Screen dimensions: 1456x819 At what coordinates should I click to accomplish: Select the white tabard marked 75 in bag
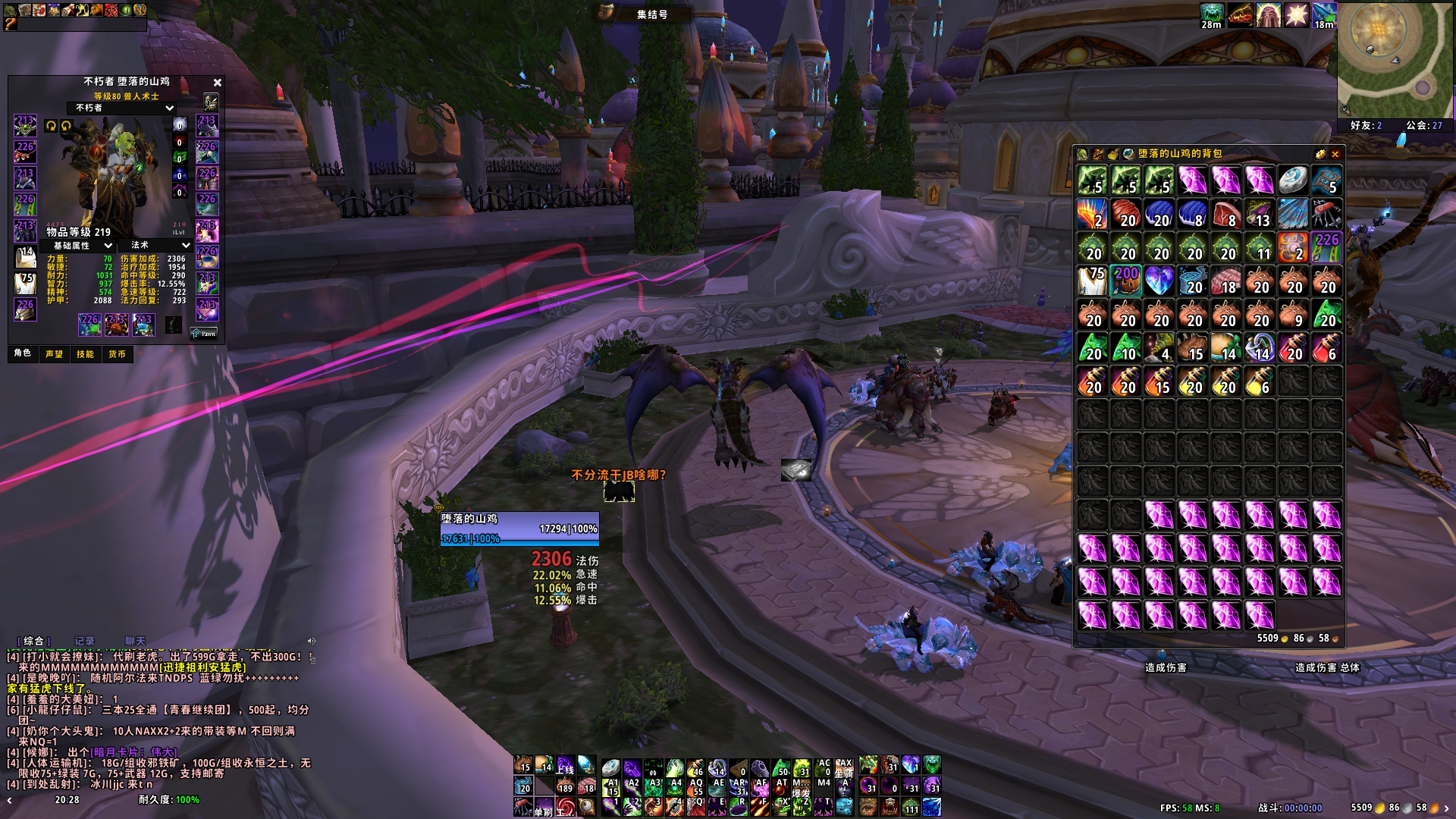click(1093, 281)
